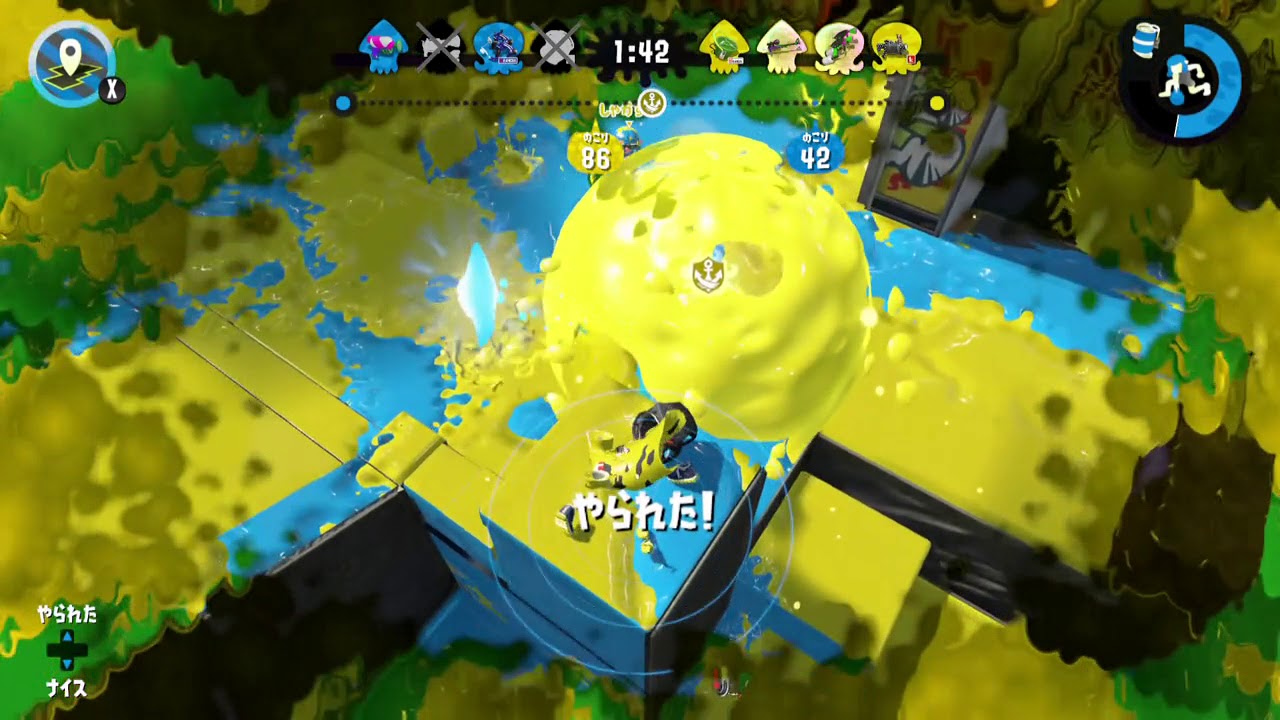Click the yellow team position marker on the progress dots
The height and width of the screenshot is (720, 1280).
937,103
